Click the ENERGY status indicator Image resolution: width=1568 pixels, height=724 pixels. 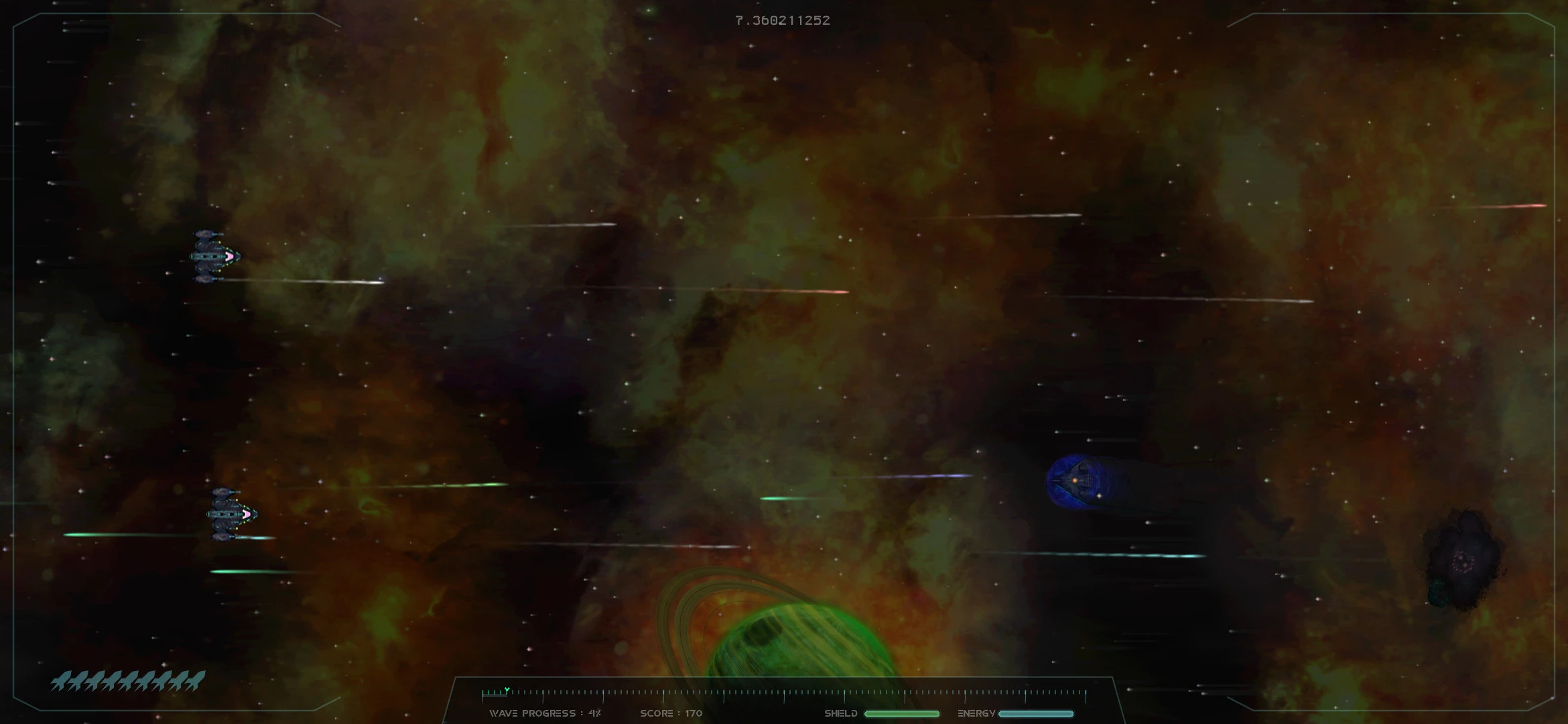[x=977, y=714]
